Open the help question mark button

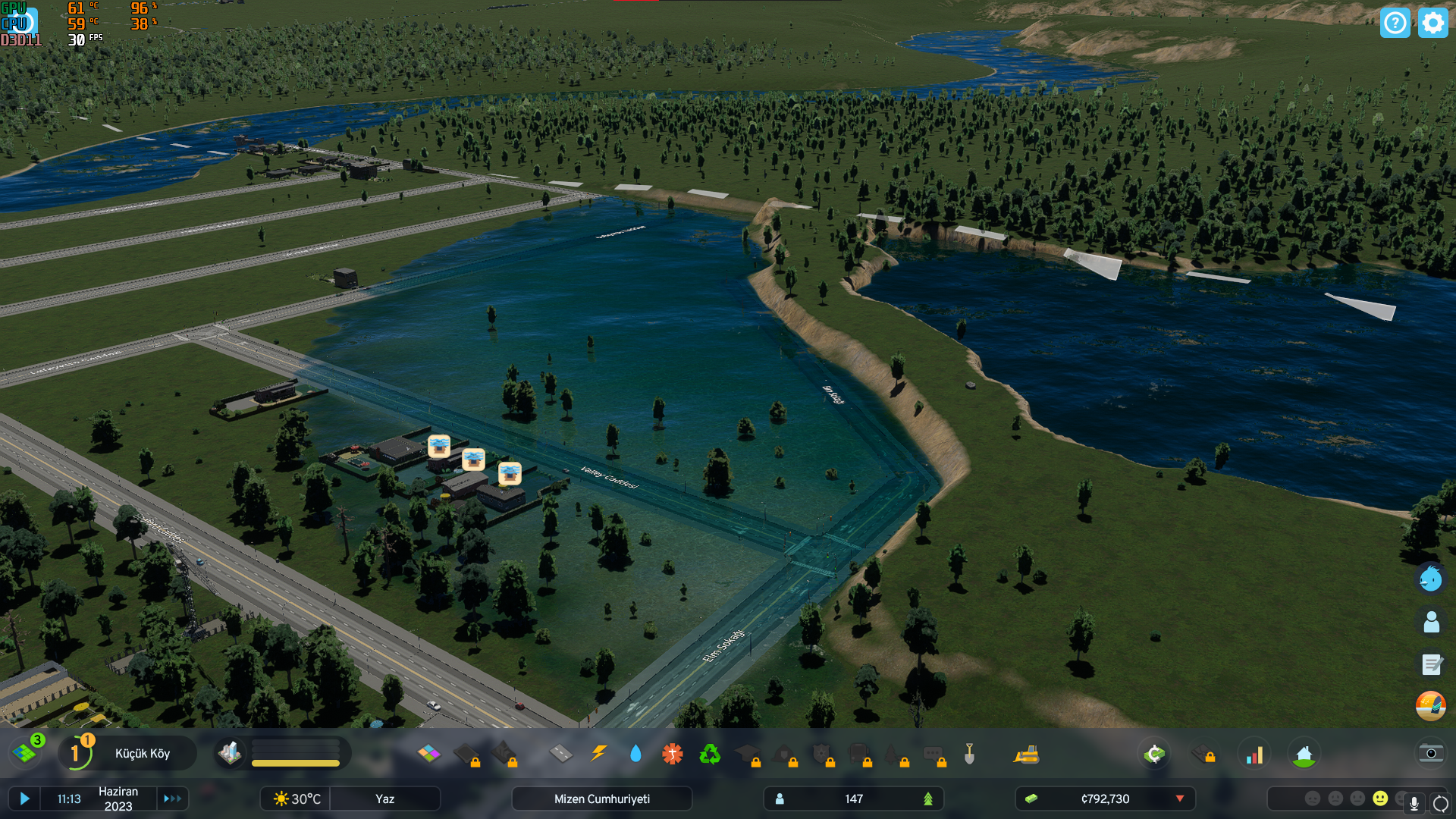(x=1395, y=23)
